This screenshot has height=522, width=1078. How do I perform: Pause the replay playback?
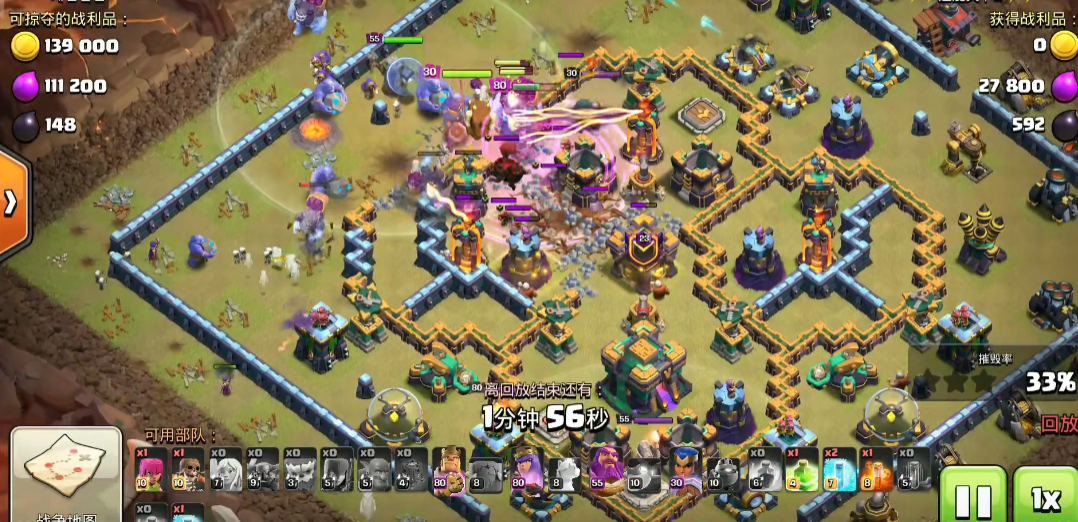click(x=972, y=496)
